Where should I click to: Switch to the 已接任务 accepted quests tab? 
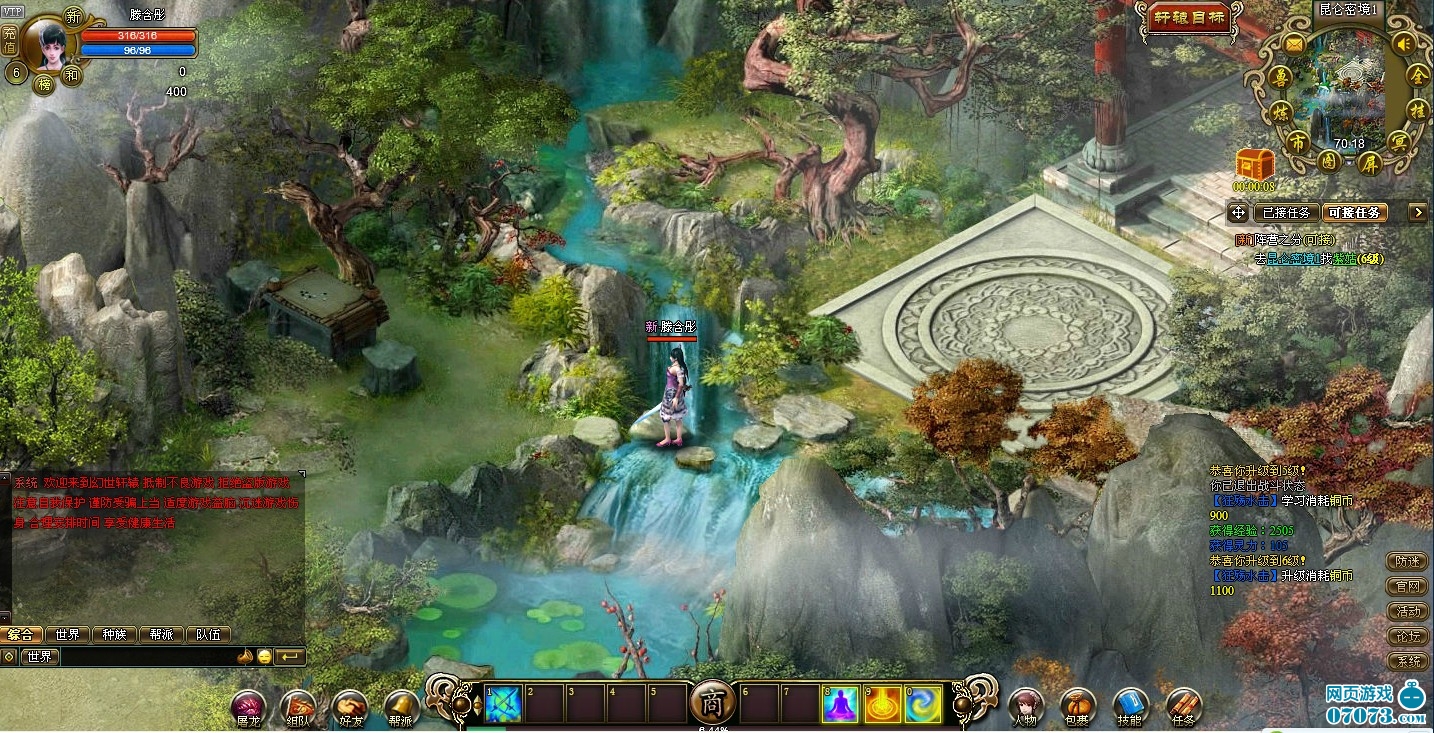click(x=1286, y=212)
